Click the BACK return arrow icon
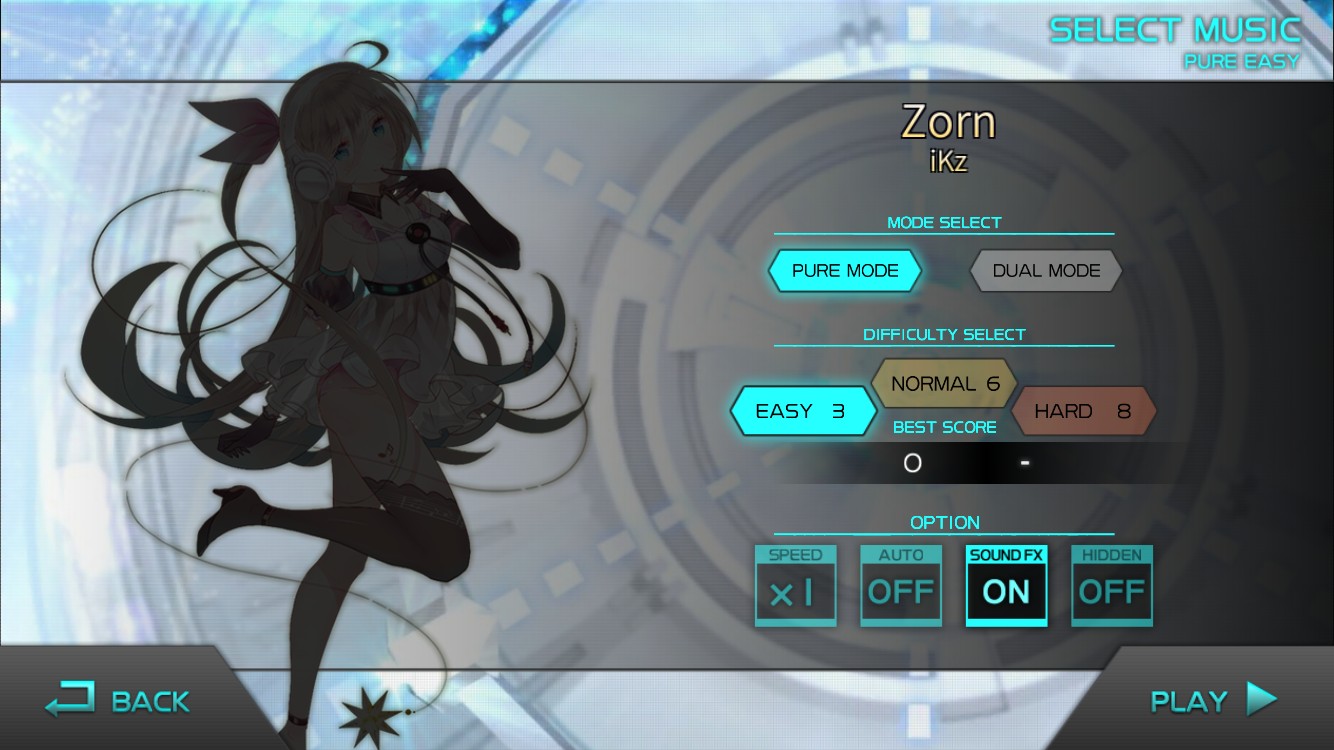The width and height of the screenshot is (1334, 750). [x=72, y=699]
